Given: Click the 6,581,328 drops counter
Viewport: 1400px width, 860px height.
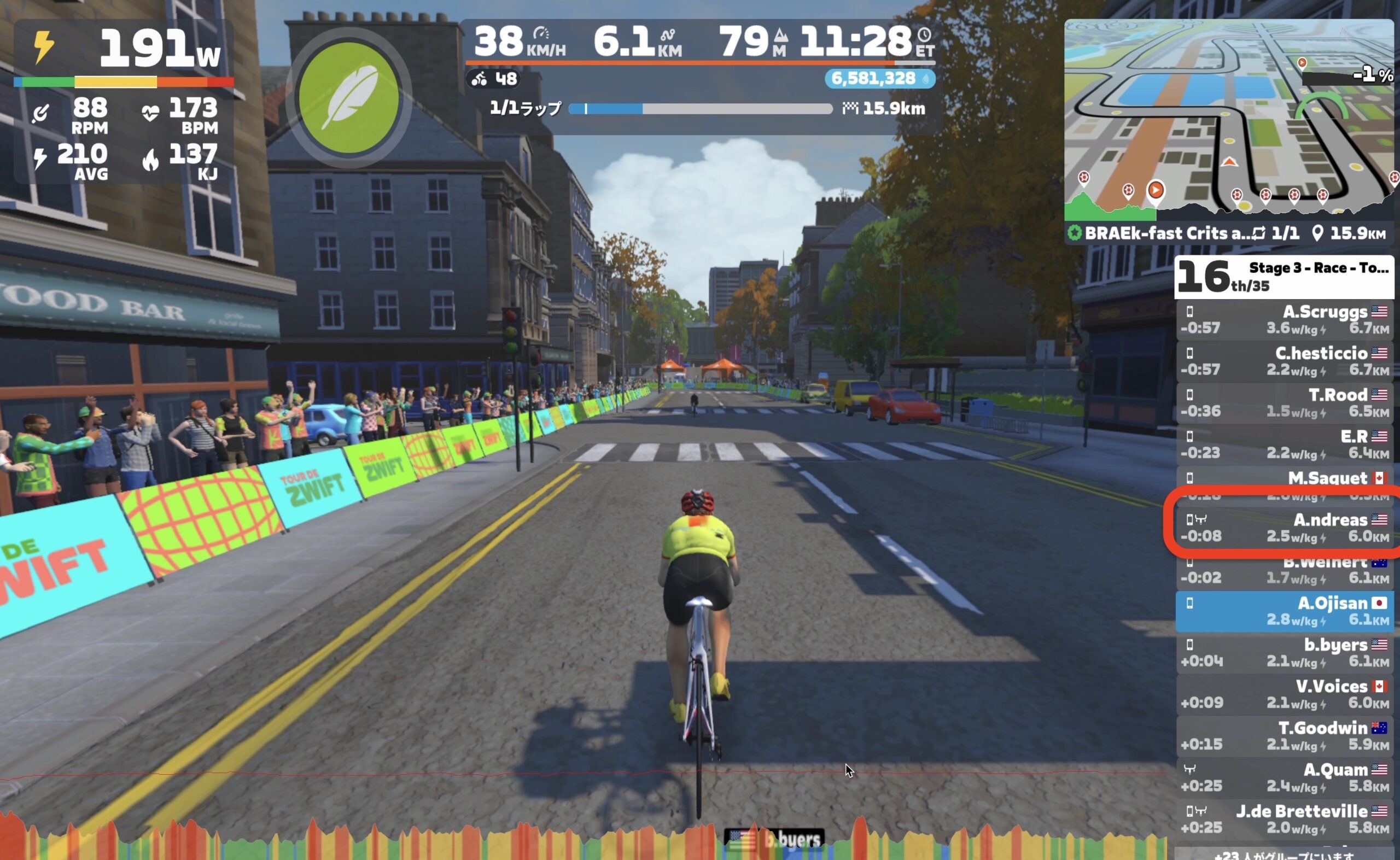Looking at the screenshot, I should pyautogui.click(x=879, y=79).
